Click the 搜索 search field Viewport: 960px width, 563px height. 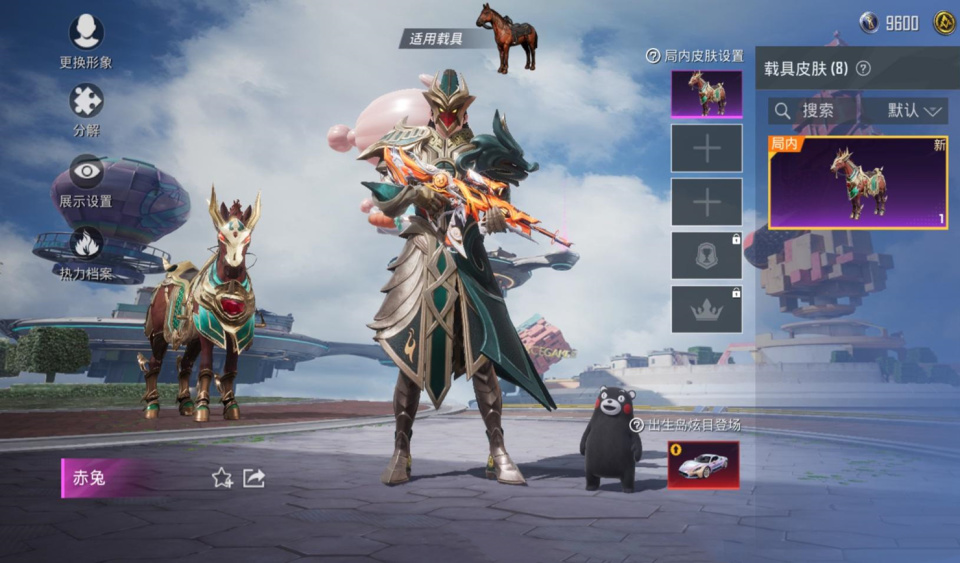pyautogui.click(x=816, y=110)
